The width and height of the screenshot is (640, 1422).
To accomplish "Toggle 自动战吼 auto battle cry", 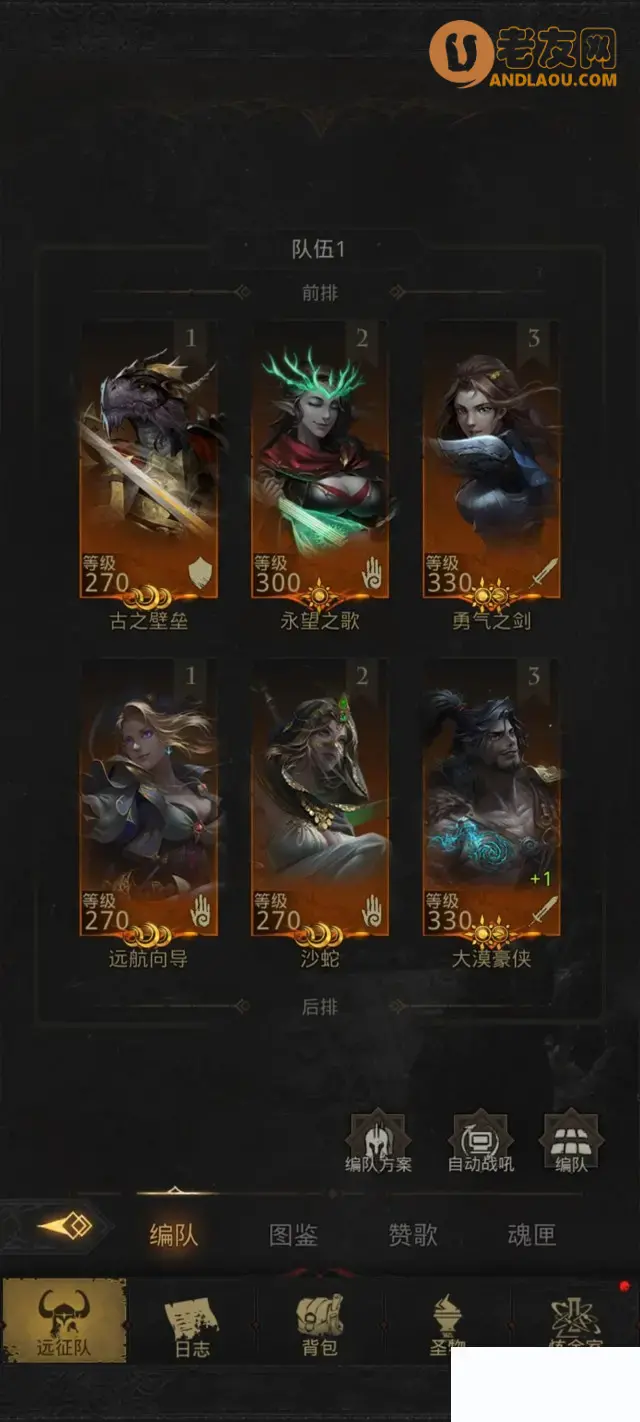I will coord(481,1140).
